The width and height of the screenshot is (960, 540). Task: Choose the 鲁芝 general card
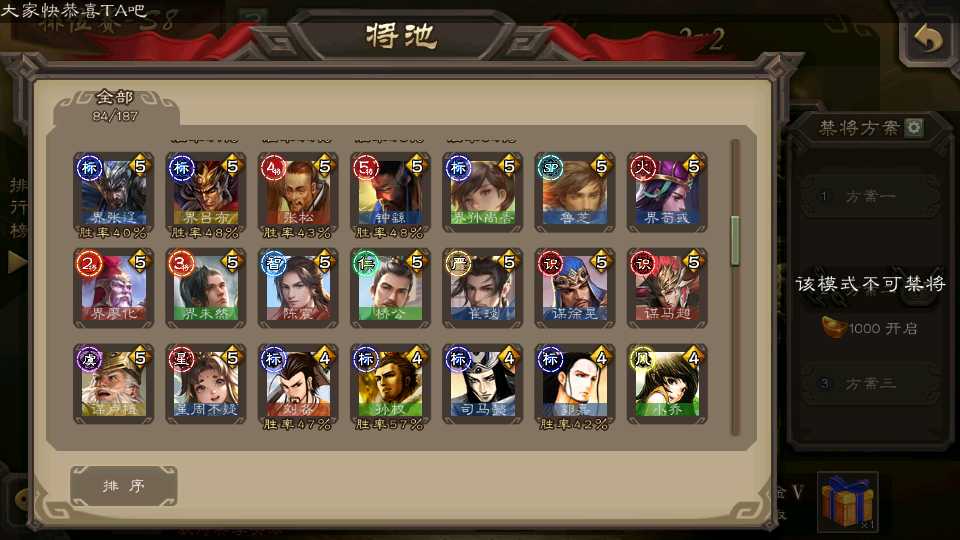[x=573, y=192]
